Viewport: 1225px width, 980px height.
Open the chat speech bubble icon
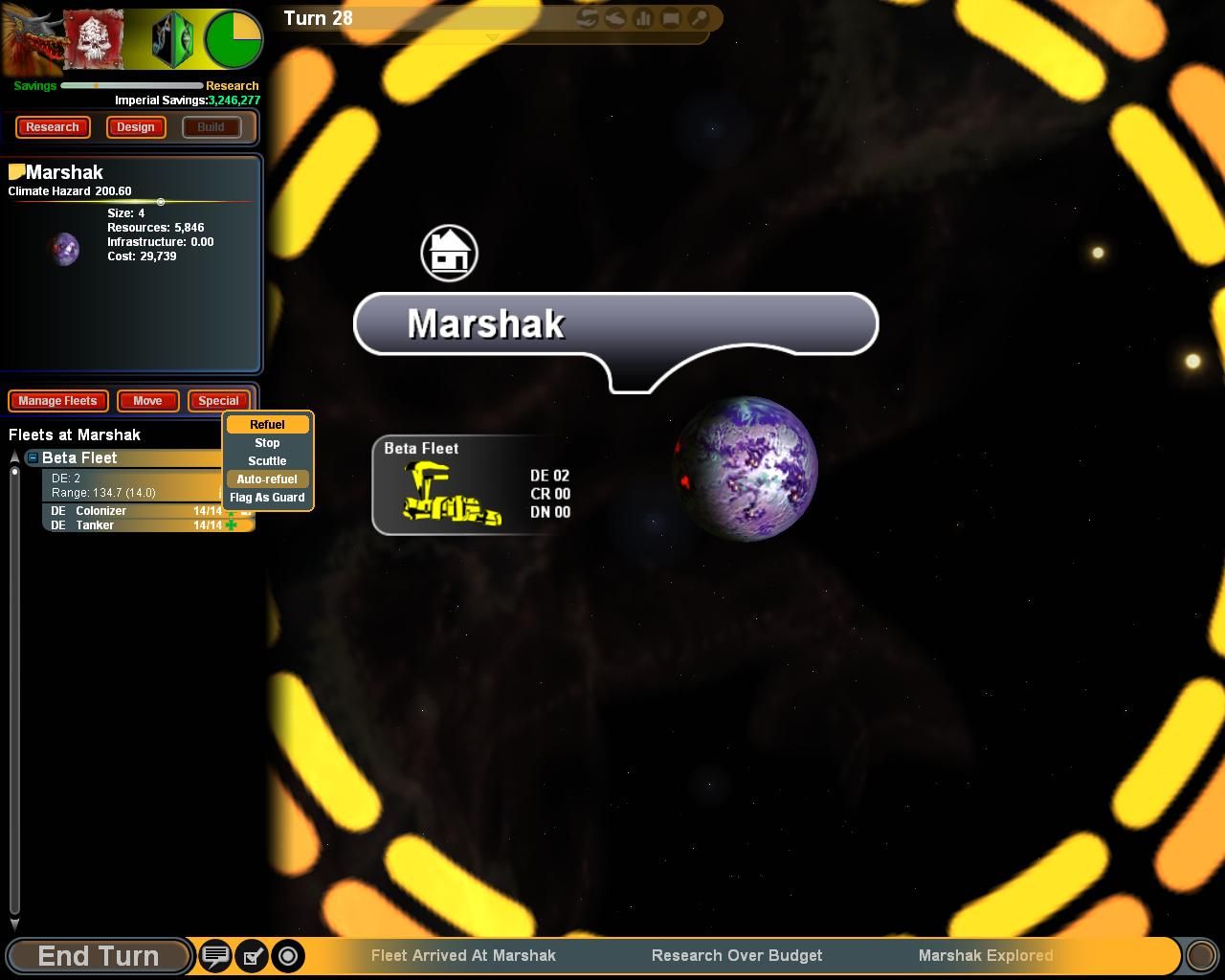pos(215,956)
